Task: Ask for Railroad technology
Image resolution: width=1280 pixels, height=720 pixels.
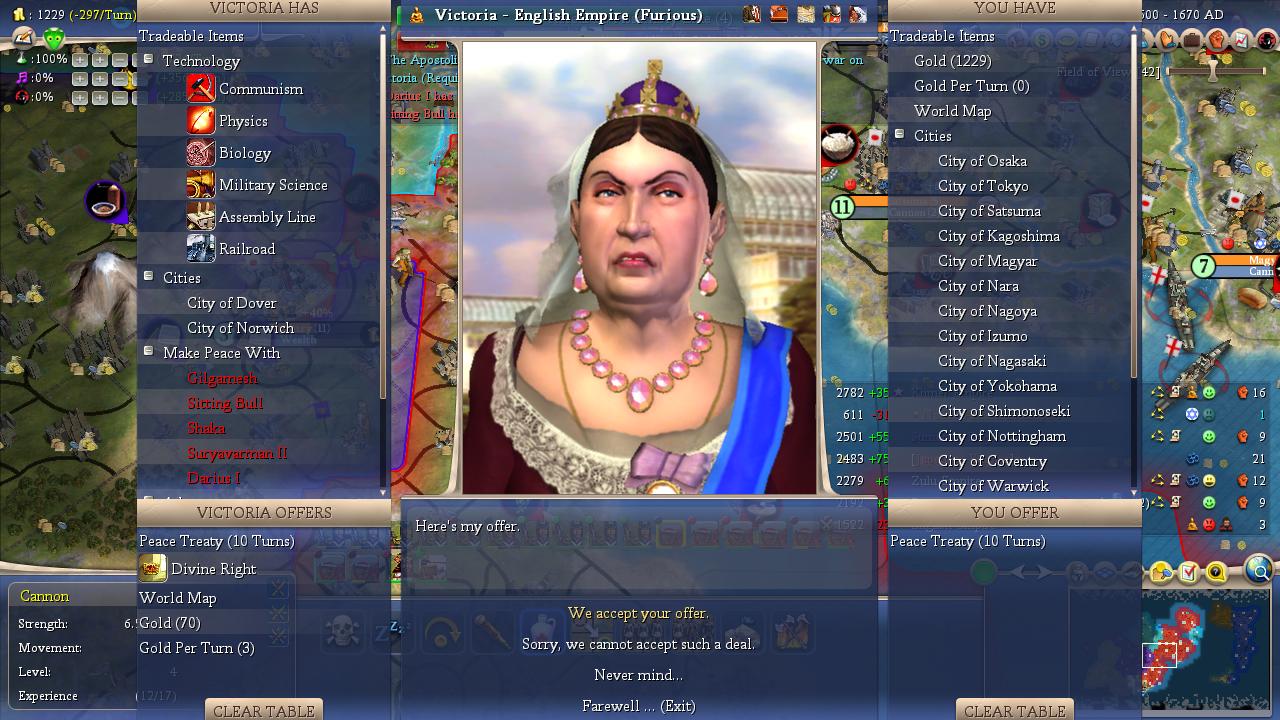Action: (246, 249)
